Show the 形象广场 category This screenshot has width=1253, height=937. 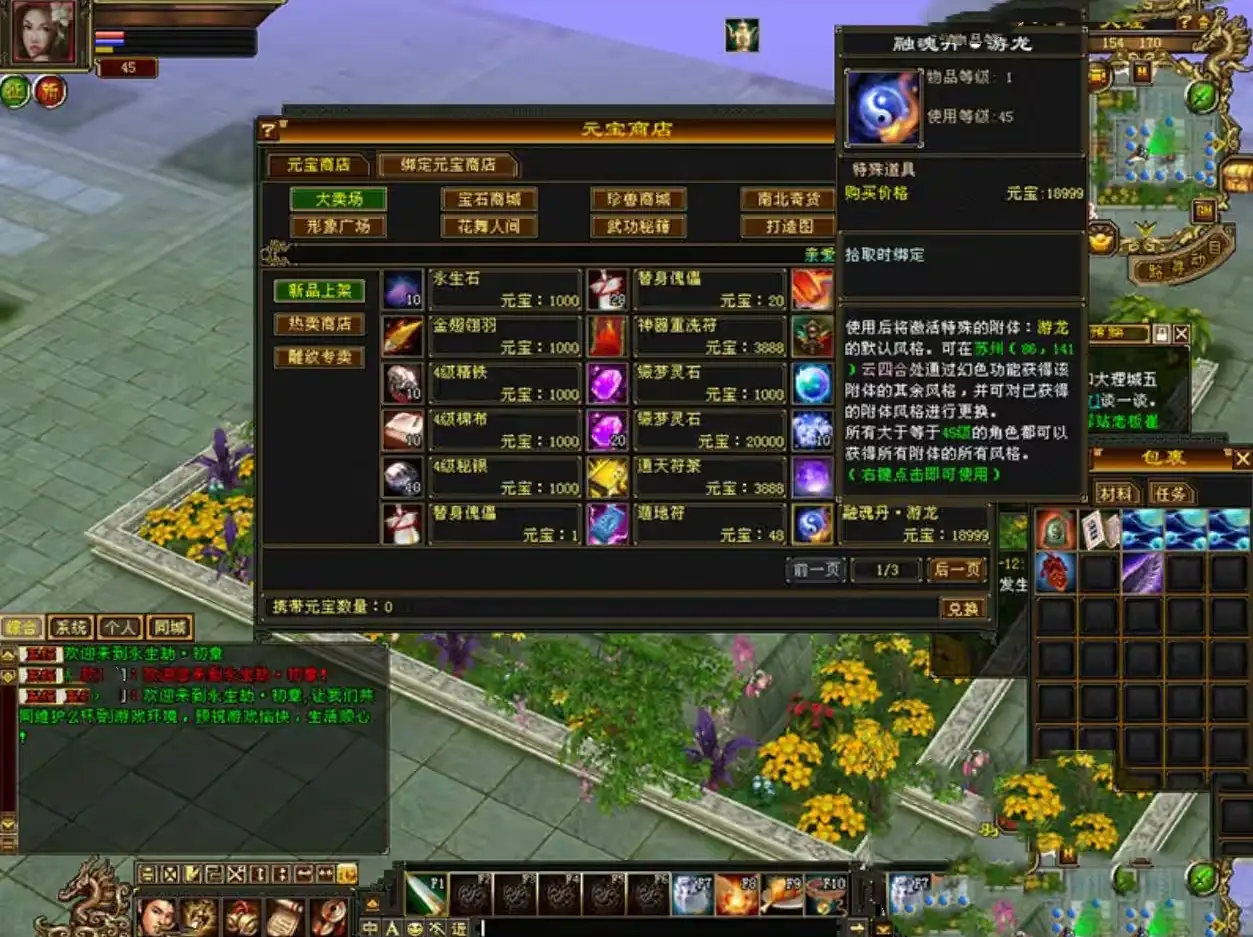pyautogui.click(x=338, y=226)
